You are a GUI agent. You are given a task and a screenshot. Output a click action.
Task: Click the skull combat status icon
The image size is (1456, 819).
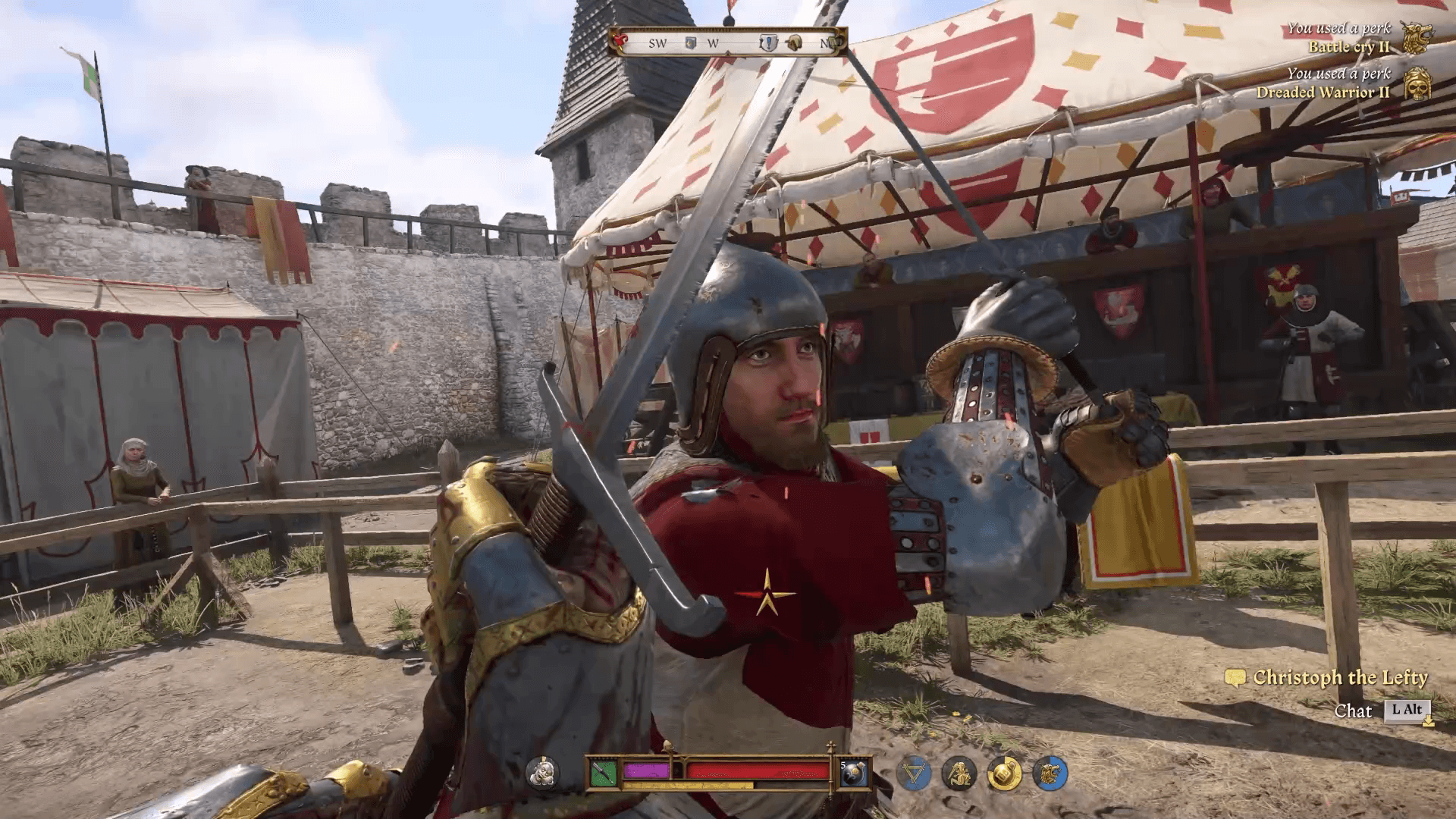(x=543, y=773)
